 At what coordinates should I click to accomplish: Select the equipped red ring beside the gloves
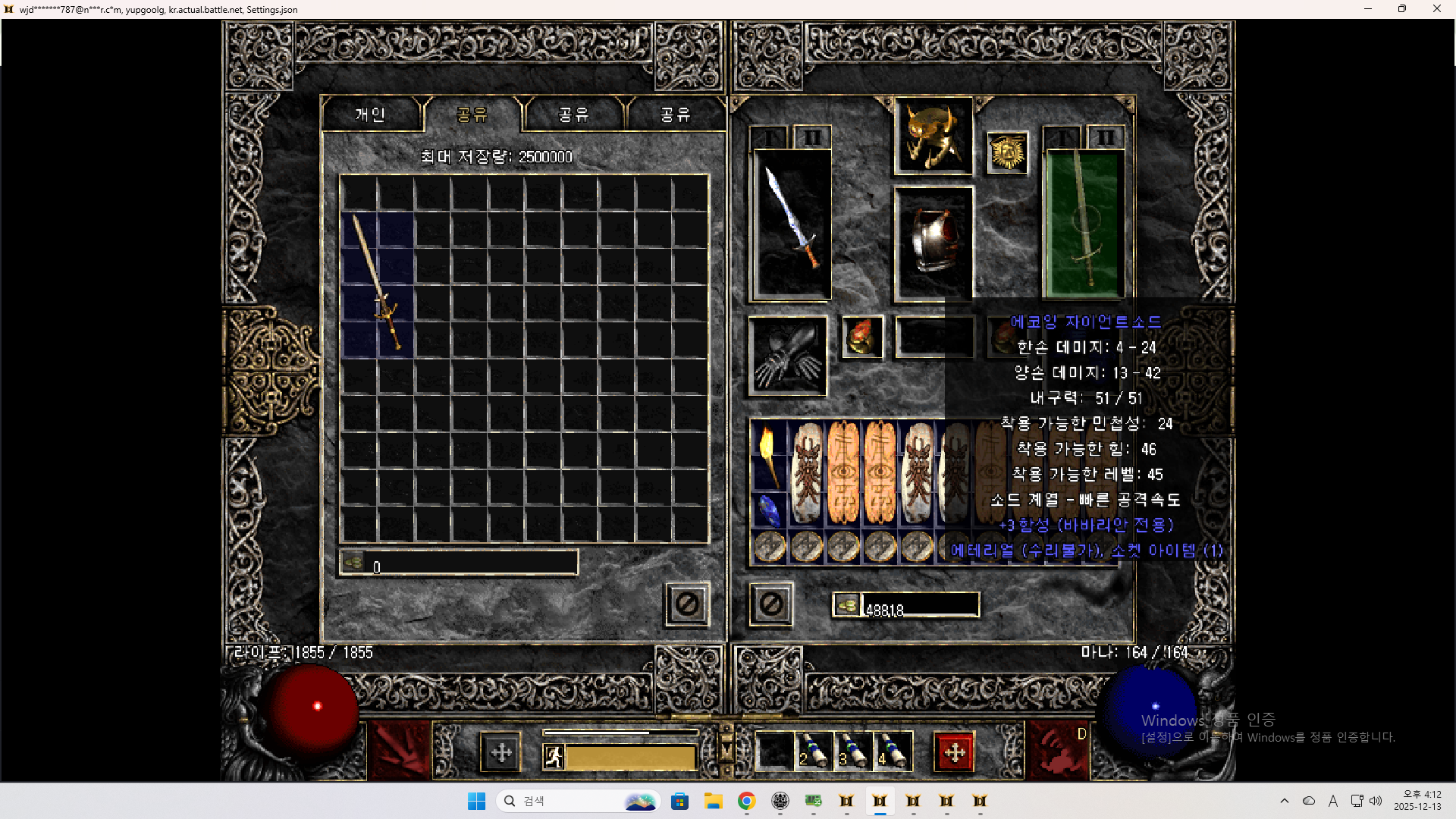[x=863, y=337]
